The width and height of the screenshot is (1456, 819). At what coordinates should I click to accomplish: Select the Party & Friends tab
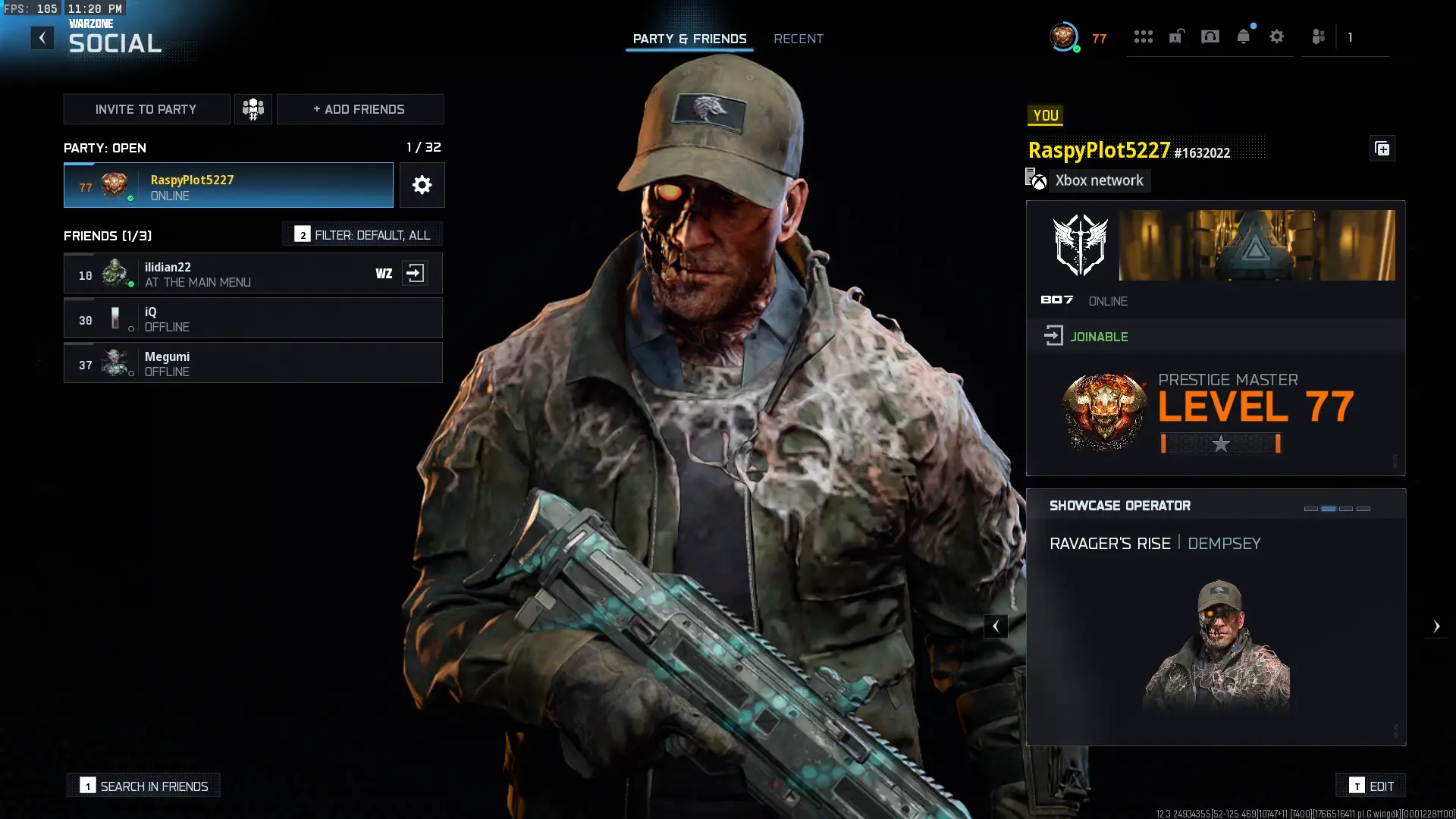(689, 39)
